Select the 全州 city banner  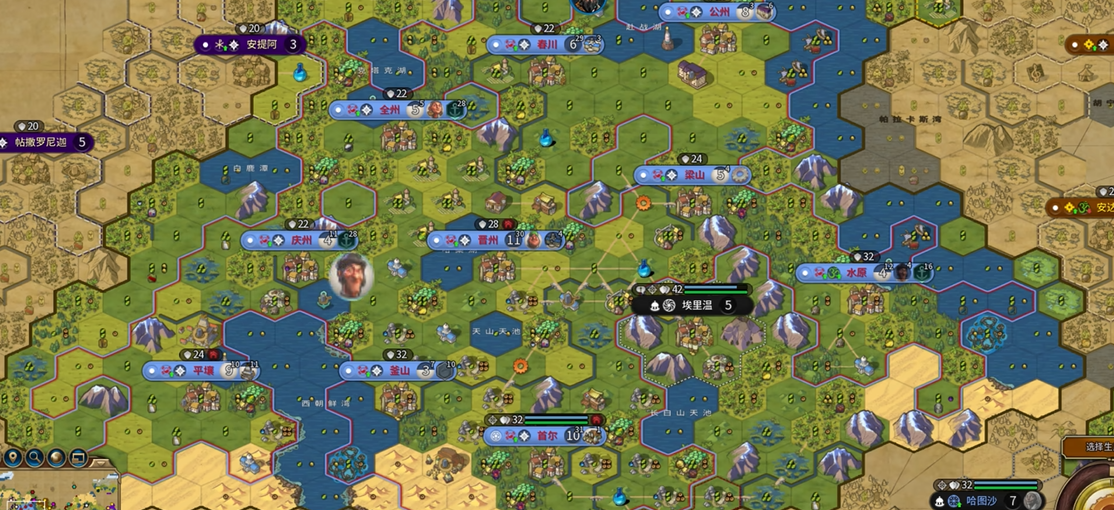389,110
